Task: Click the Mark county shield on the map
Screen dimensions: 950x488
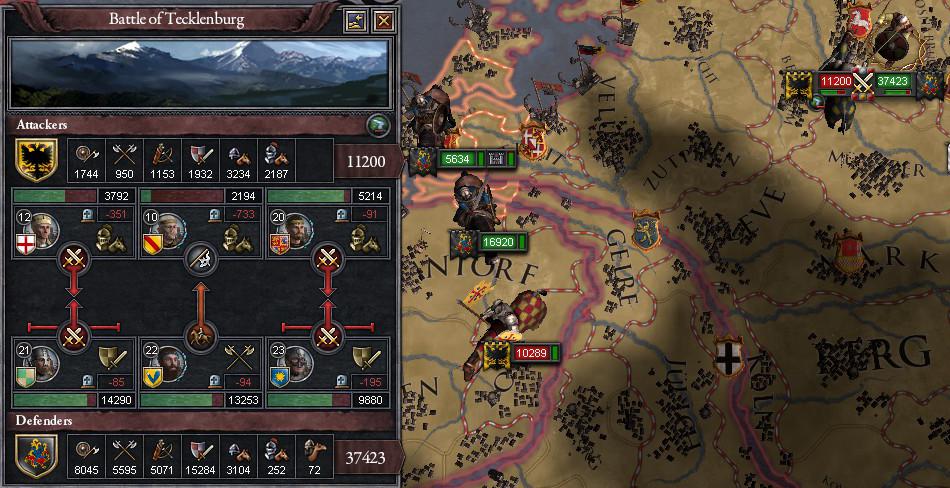Action: tap(849, 246)
